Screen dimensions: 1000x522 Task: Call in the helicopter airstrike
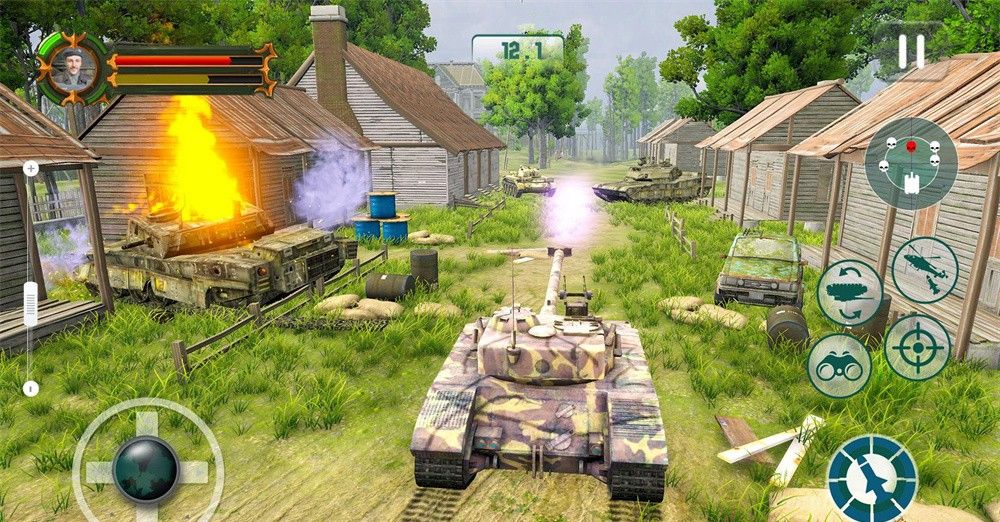(x=925, y=268)
